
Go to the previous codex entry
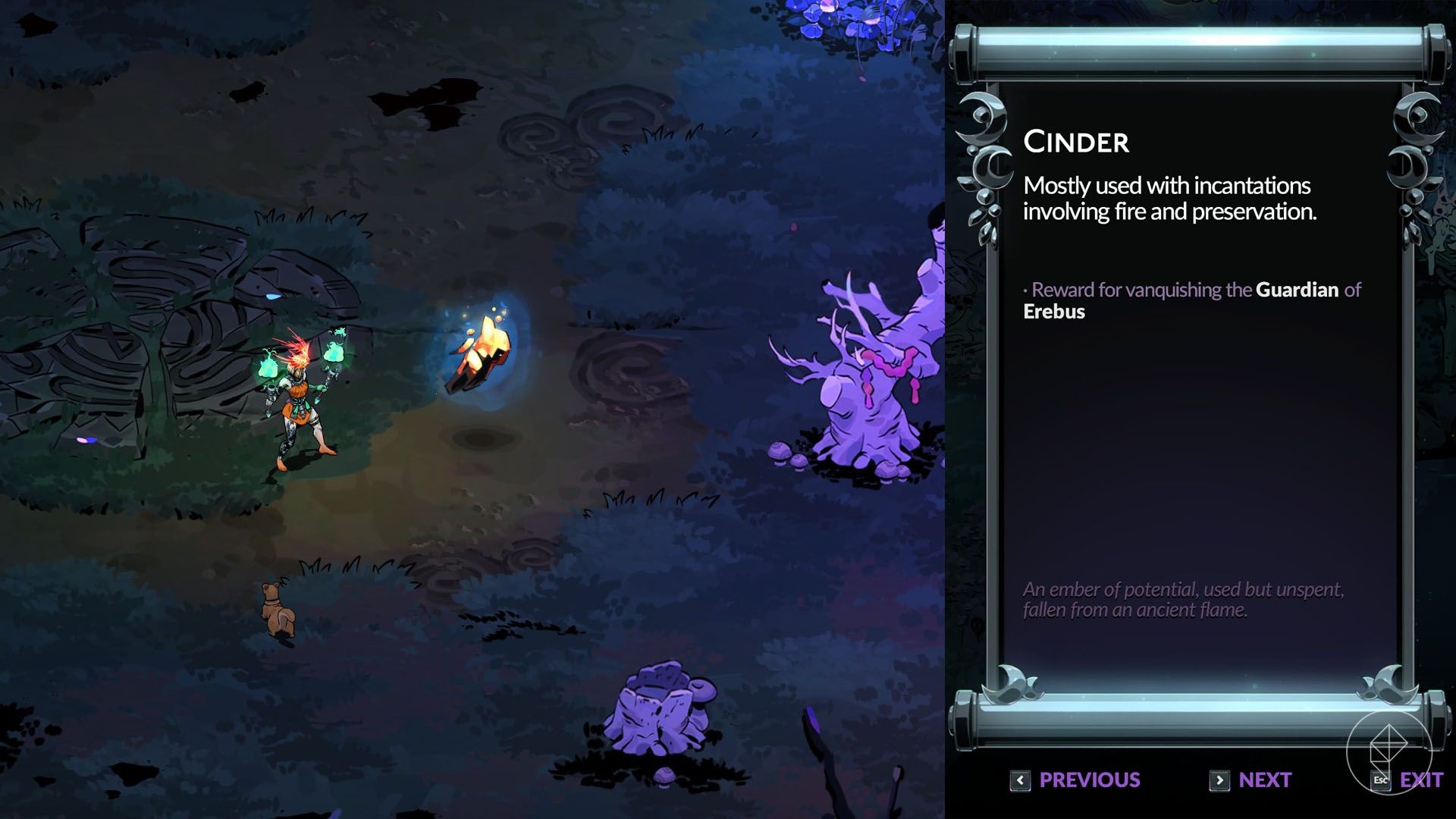point(1075,780)
